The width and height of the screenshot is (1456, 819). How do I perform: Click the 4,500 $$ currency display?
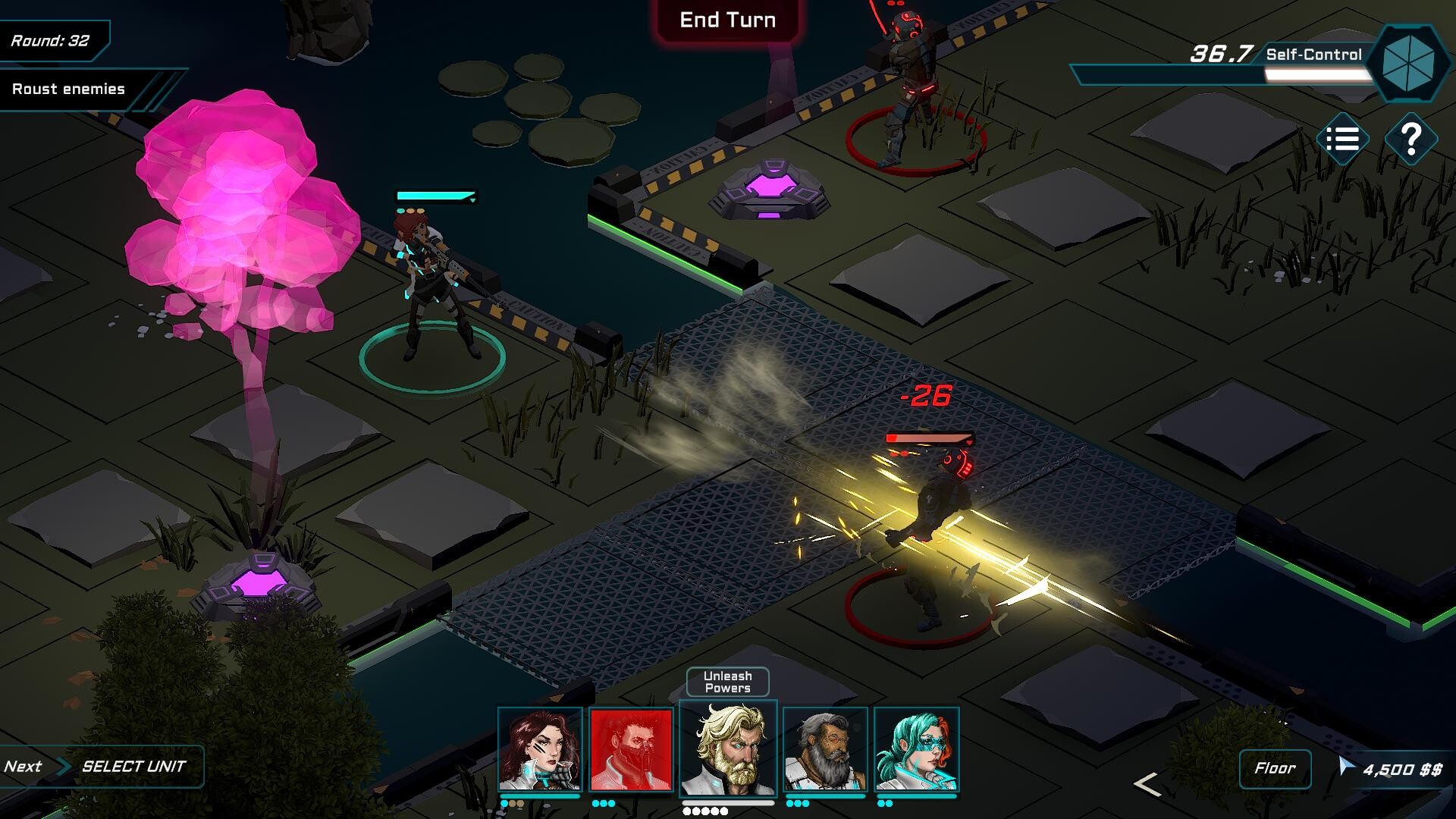click(x=1404, y=768)
